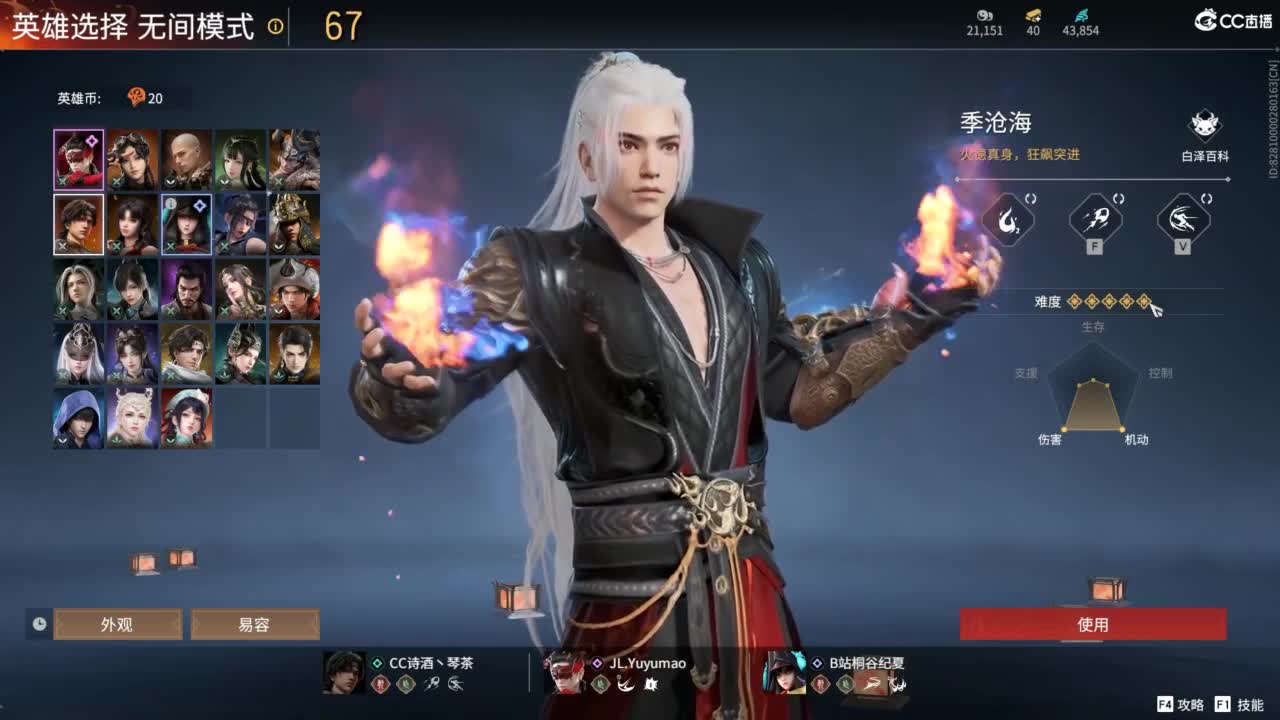
Task: Click the fifth 难度 difficulty star
Action: [1144, 302]
